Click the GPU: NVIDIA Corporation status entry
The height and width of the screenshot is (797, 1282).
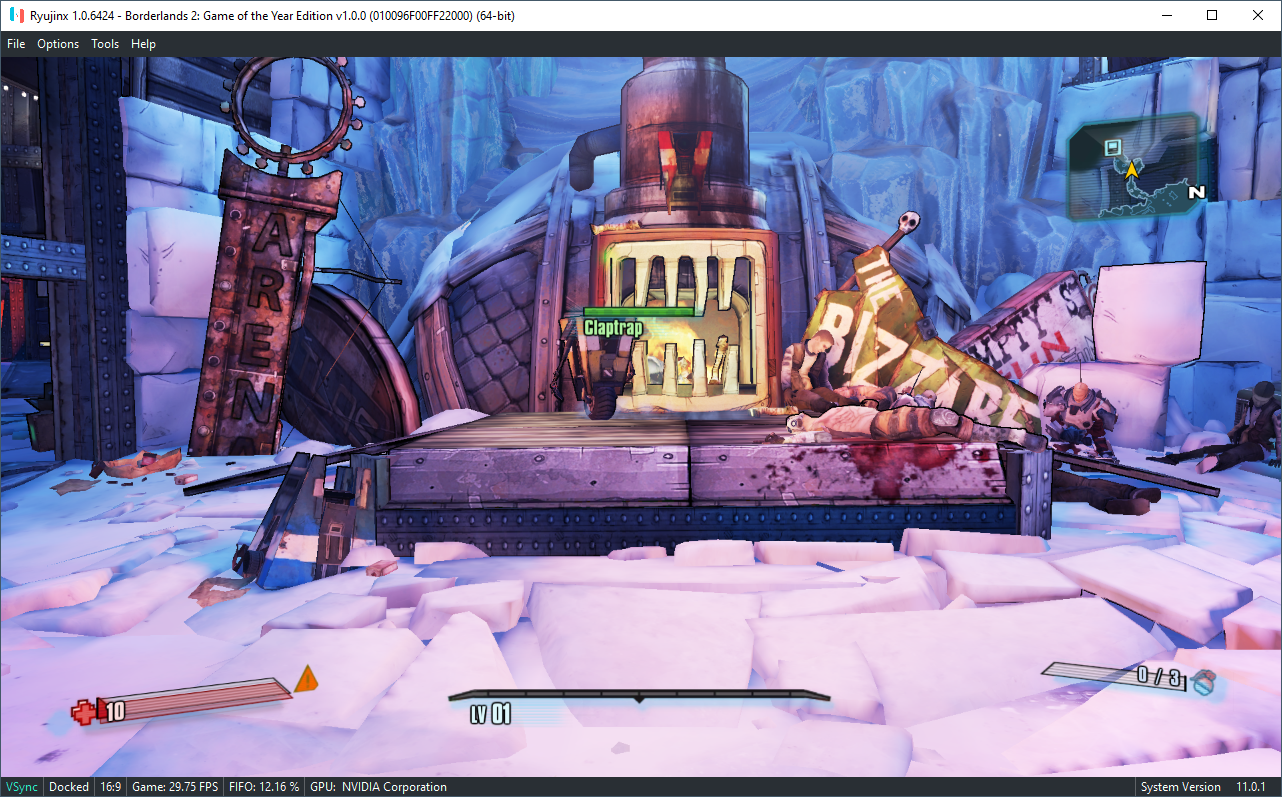378,786
